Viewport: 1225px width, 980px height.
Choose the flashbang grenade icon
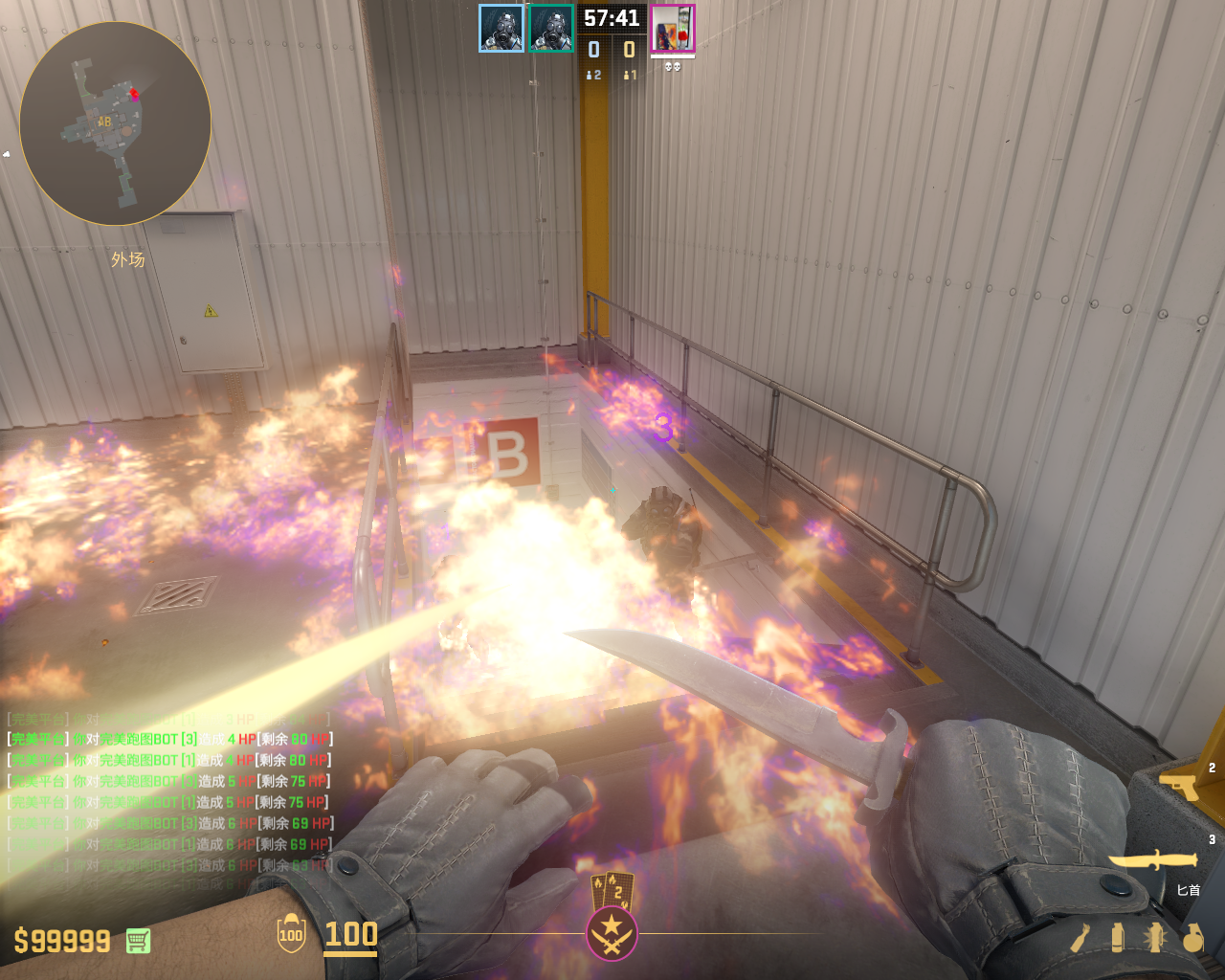tap(1155, 937)
